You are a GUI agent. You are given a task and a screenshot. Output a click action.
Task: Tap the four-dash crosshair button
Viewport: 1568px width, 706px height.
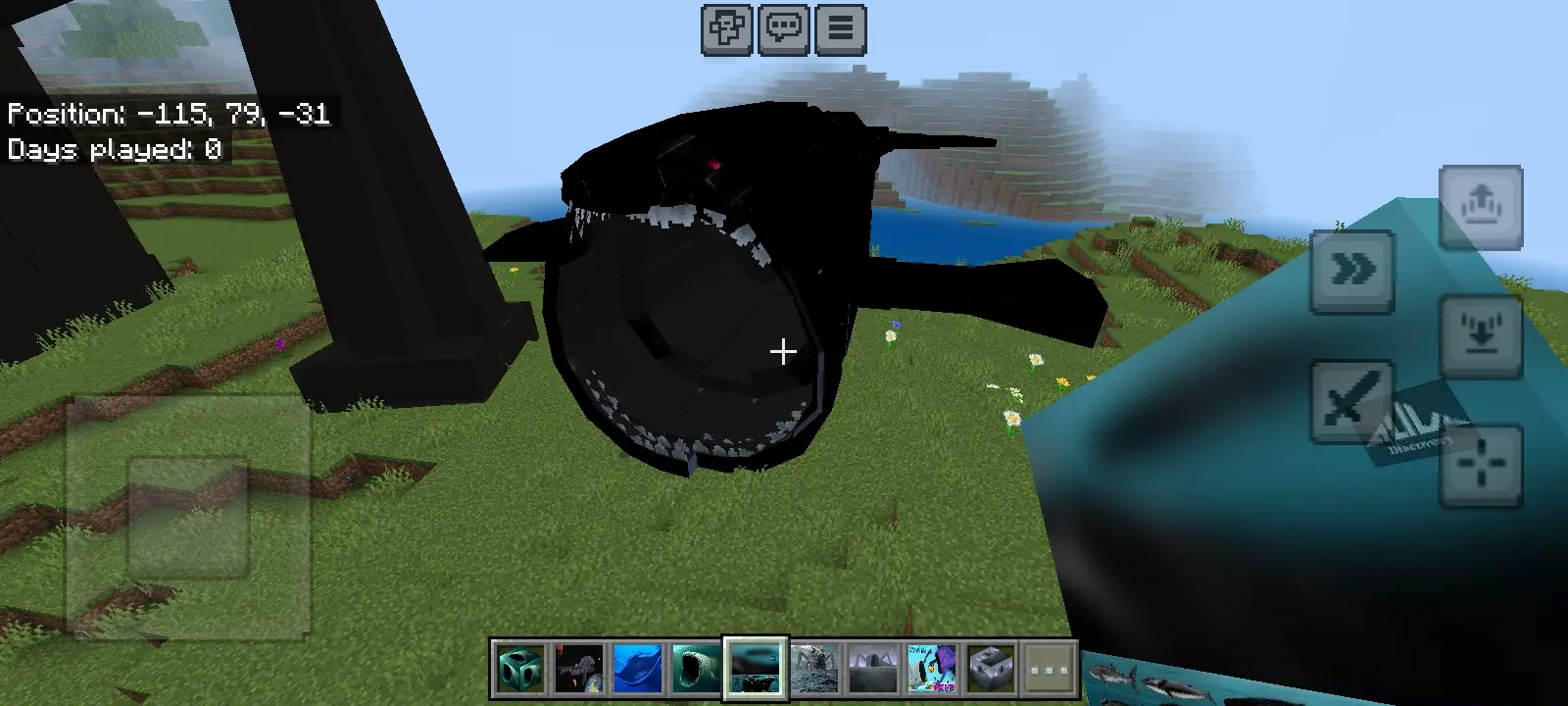(x=1480, y=466)
